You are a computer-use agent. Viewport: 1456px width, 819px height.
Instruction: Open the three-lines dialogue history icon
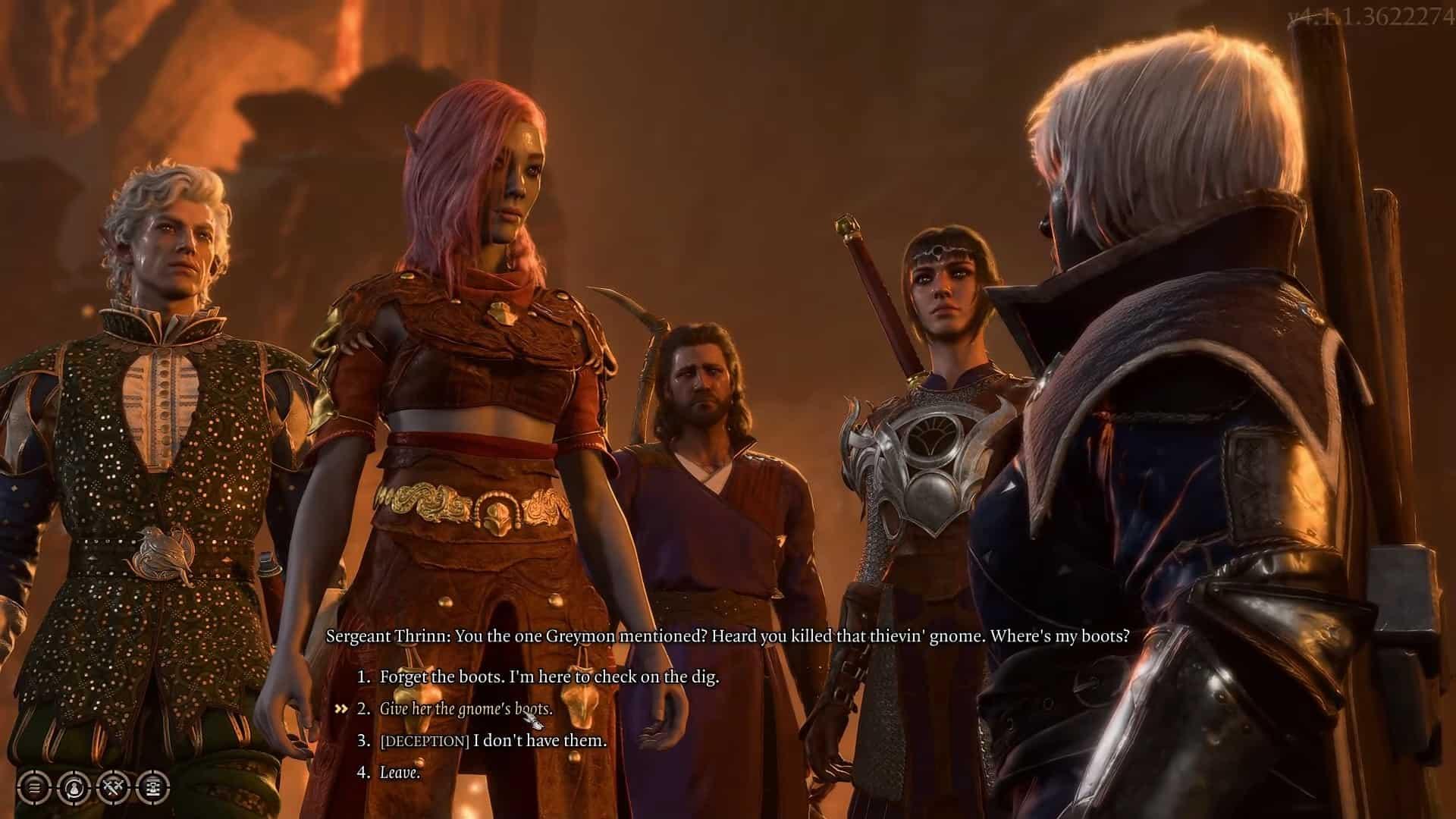(35, 787)
